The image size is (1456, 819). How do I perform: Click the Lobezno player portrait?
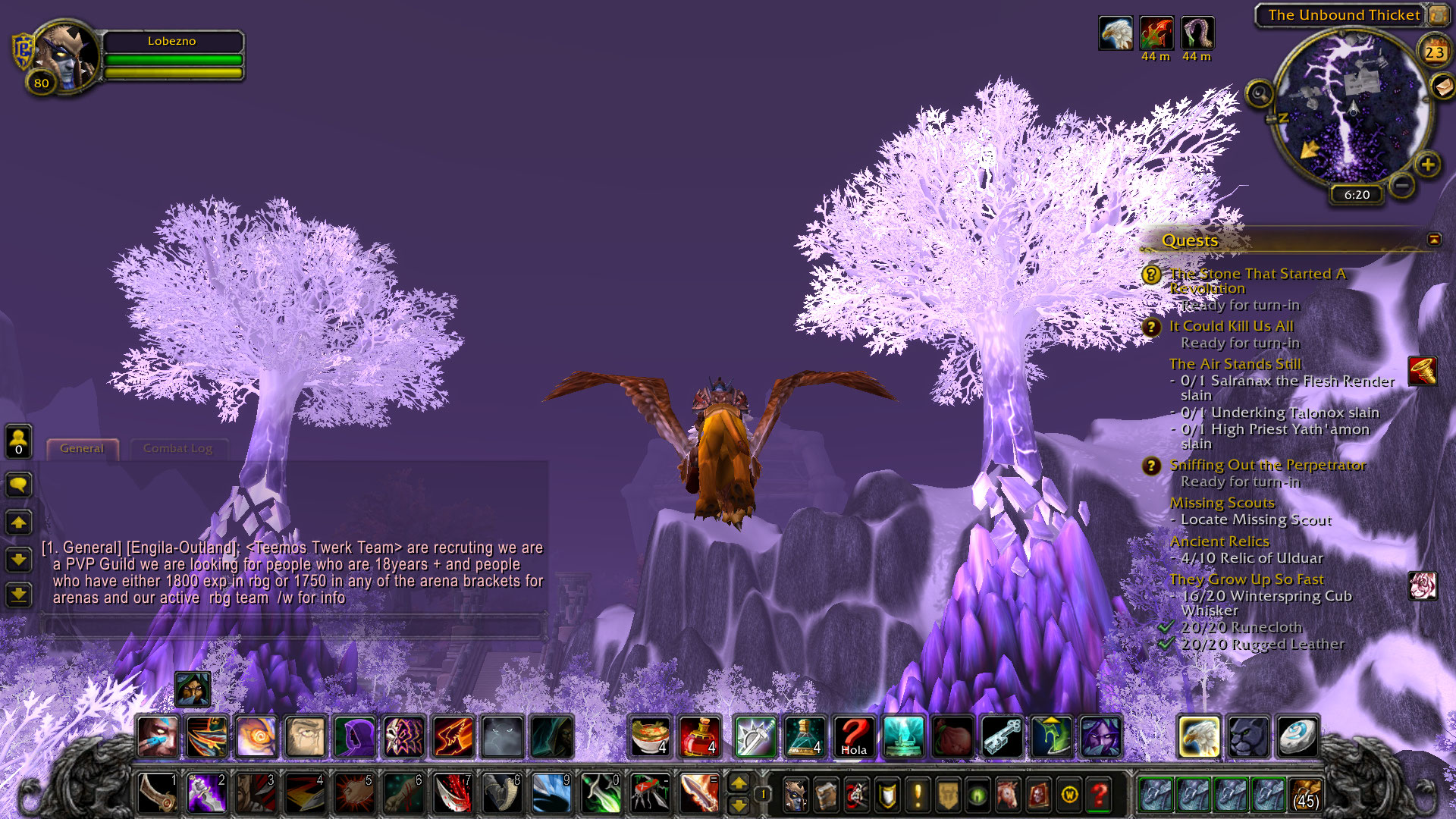(x=67, y=56)
